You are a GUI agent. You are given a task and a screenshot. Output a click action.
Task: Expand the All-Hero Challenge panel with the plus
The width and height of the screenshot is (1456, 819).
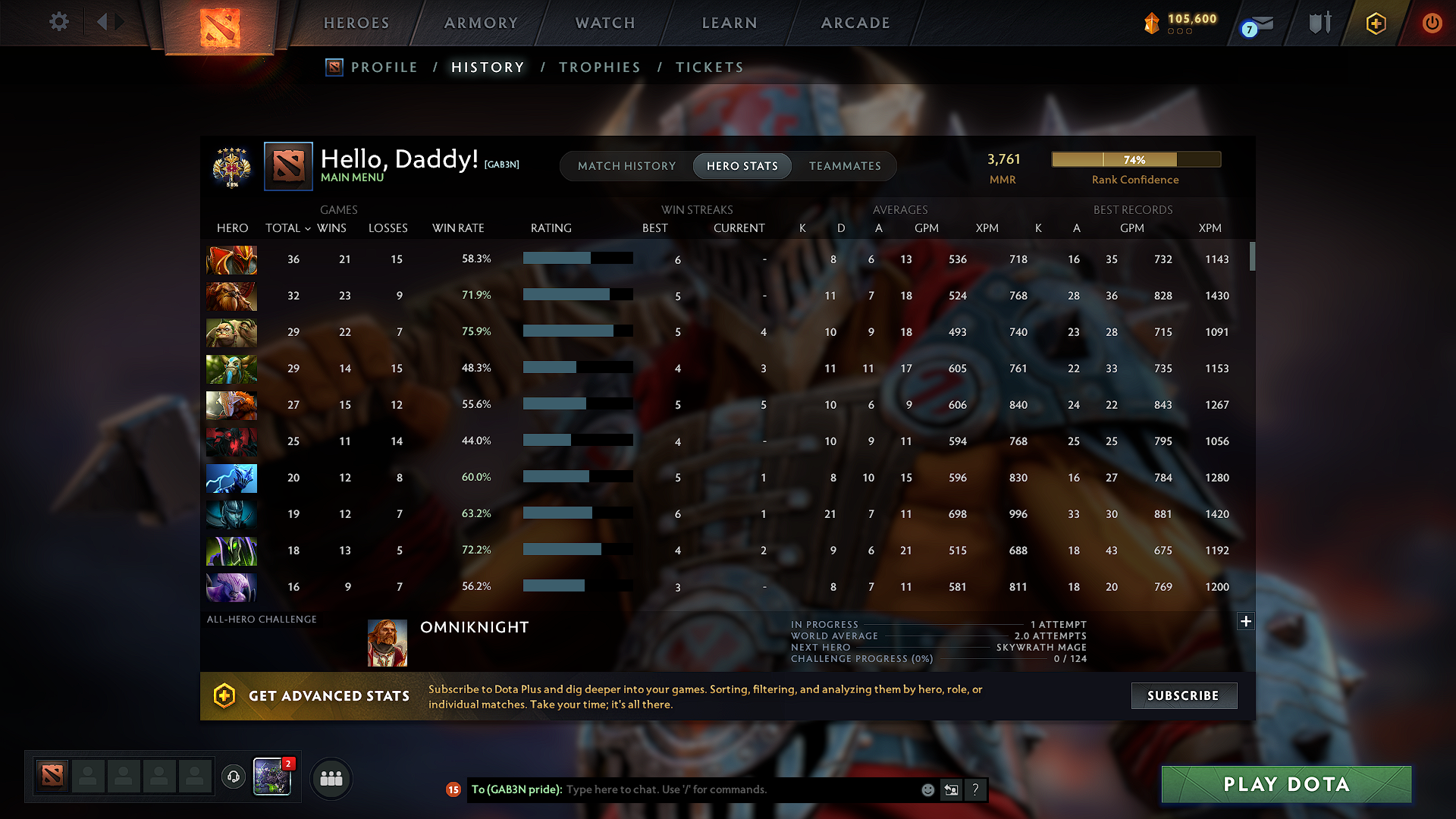[x=1245, y=621]
